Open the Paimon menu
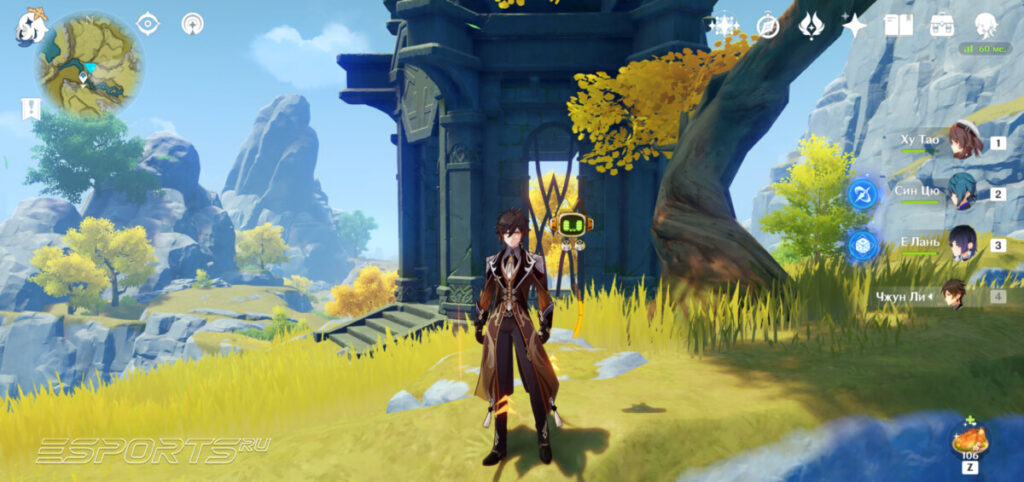The width and height of the screenshot is (1024, 482). [x=30, y=26]
